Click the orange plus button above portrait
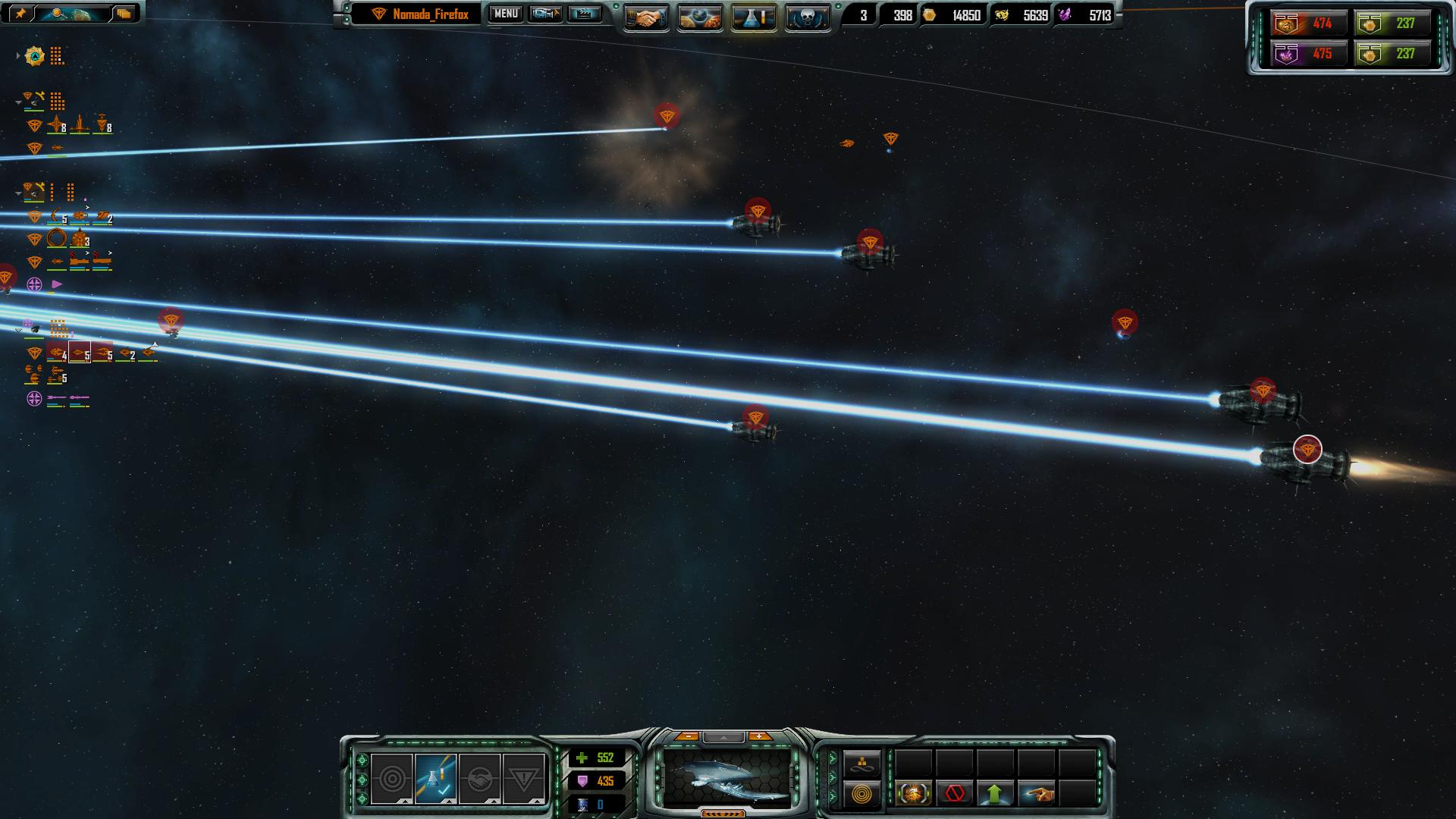This screenshot has width=1456, height=819. tap(759, 736)
